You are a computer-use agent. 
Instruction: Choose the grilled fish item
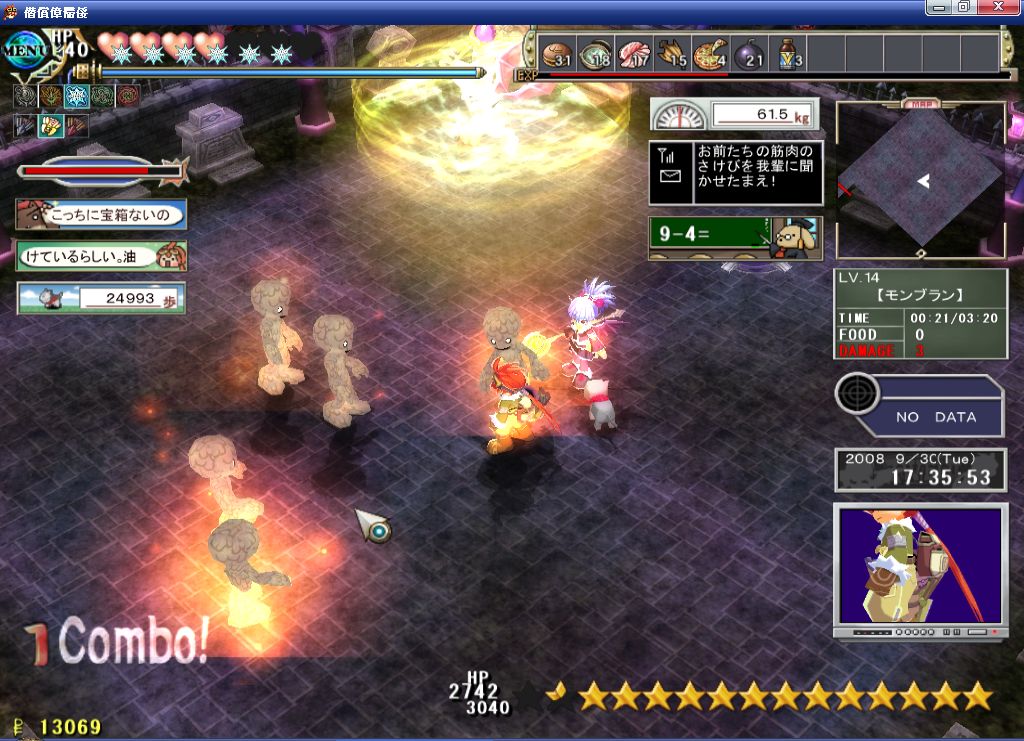pyautogui.click(x=672, y=54)
